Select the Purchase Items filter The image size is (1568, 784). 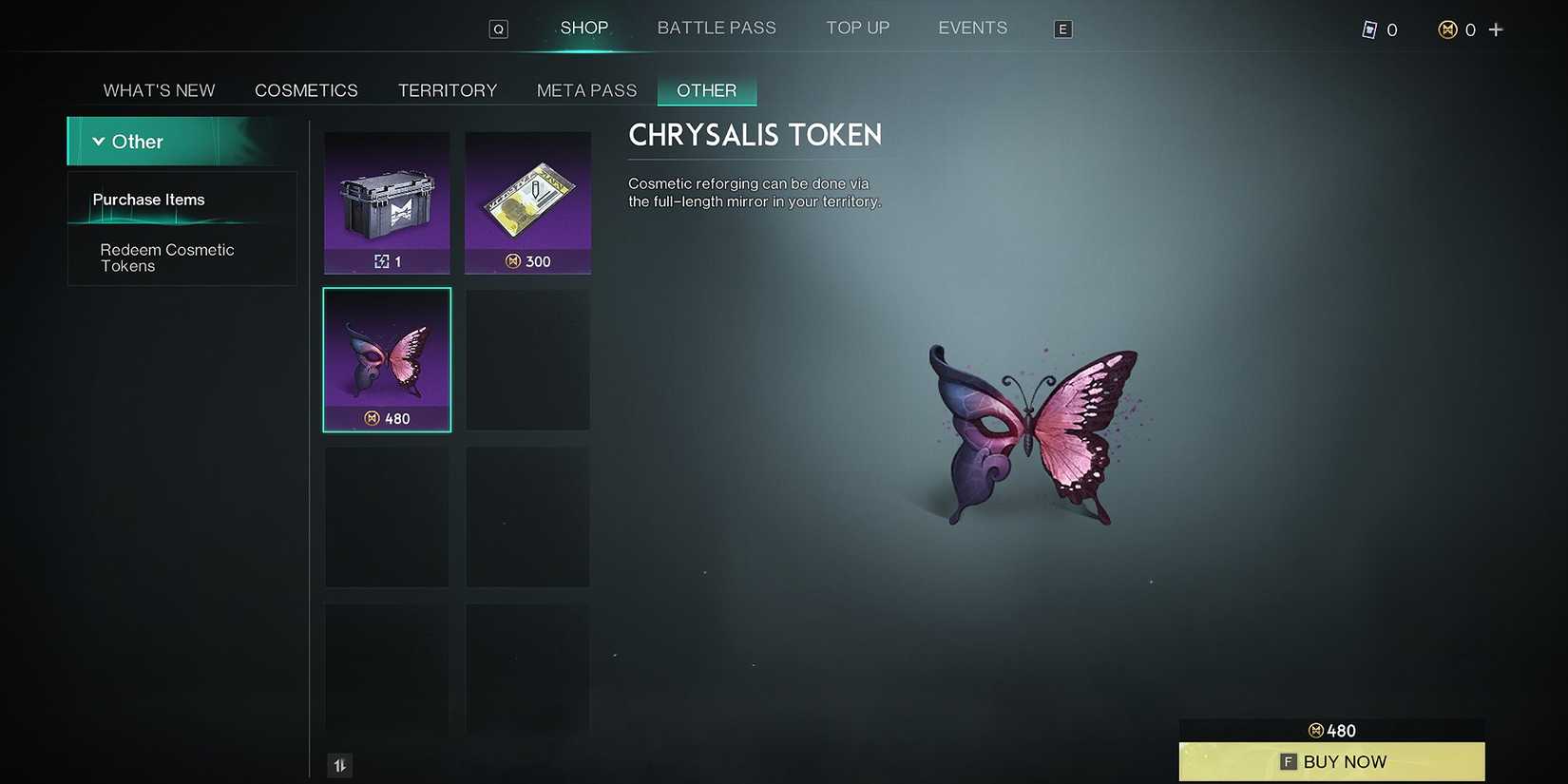coord(148,200)
